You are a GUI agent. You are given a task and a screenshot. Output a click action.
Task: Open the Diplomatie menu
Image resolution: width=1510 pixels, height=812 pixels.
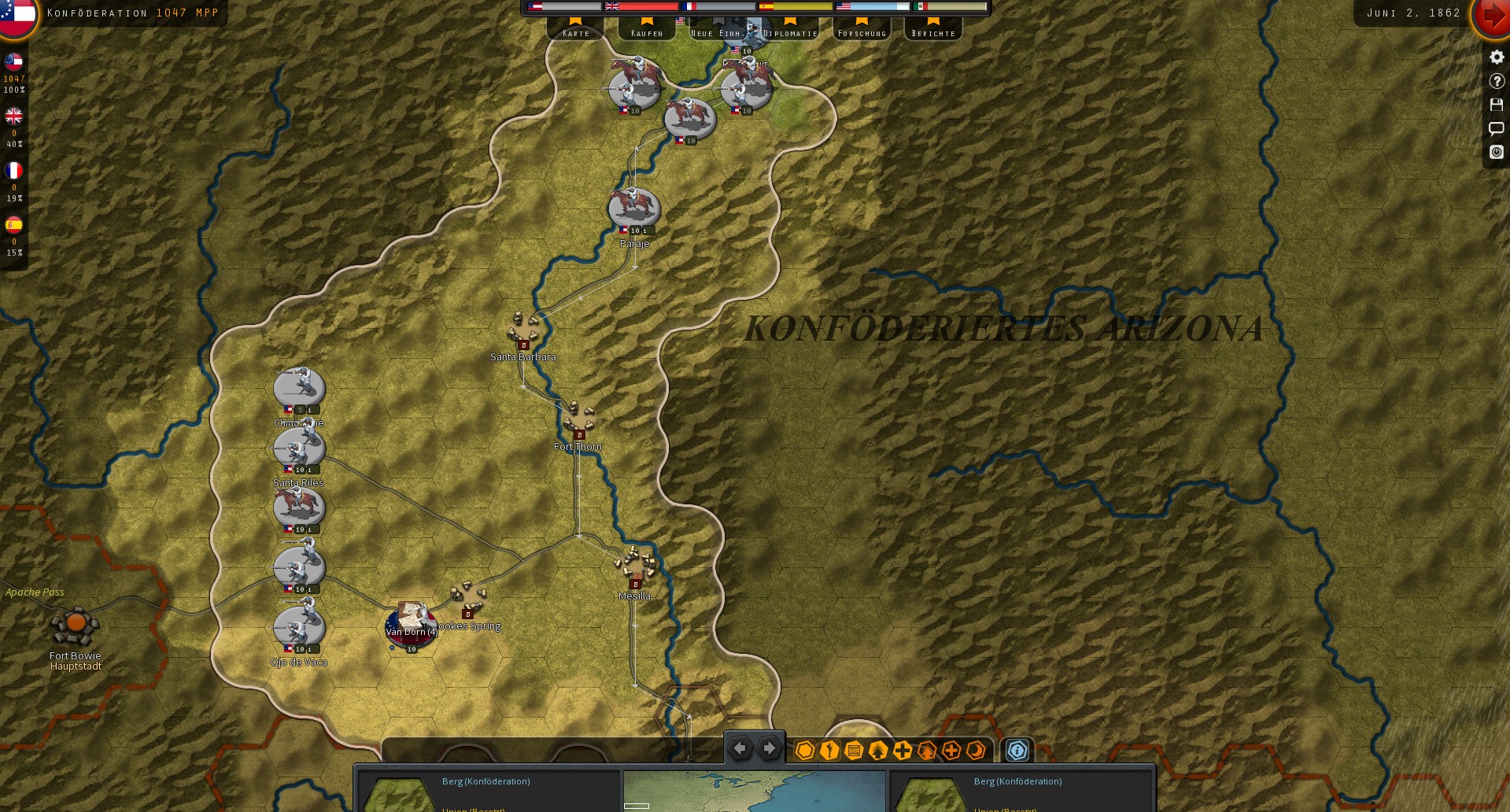[789, 32]
